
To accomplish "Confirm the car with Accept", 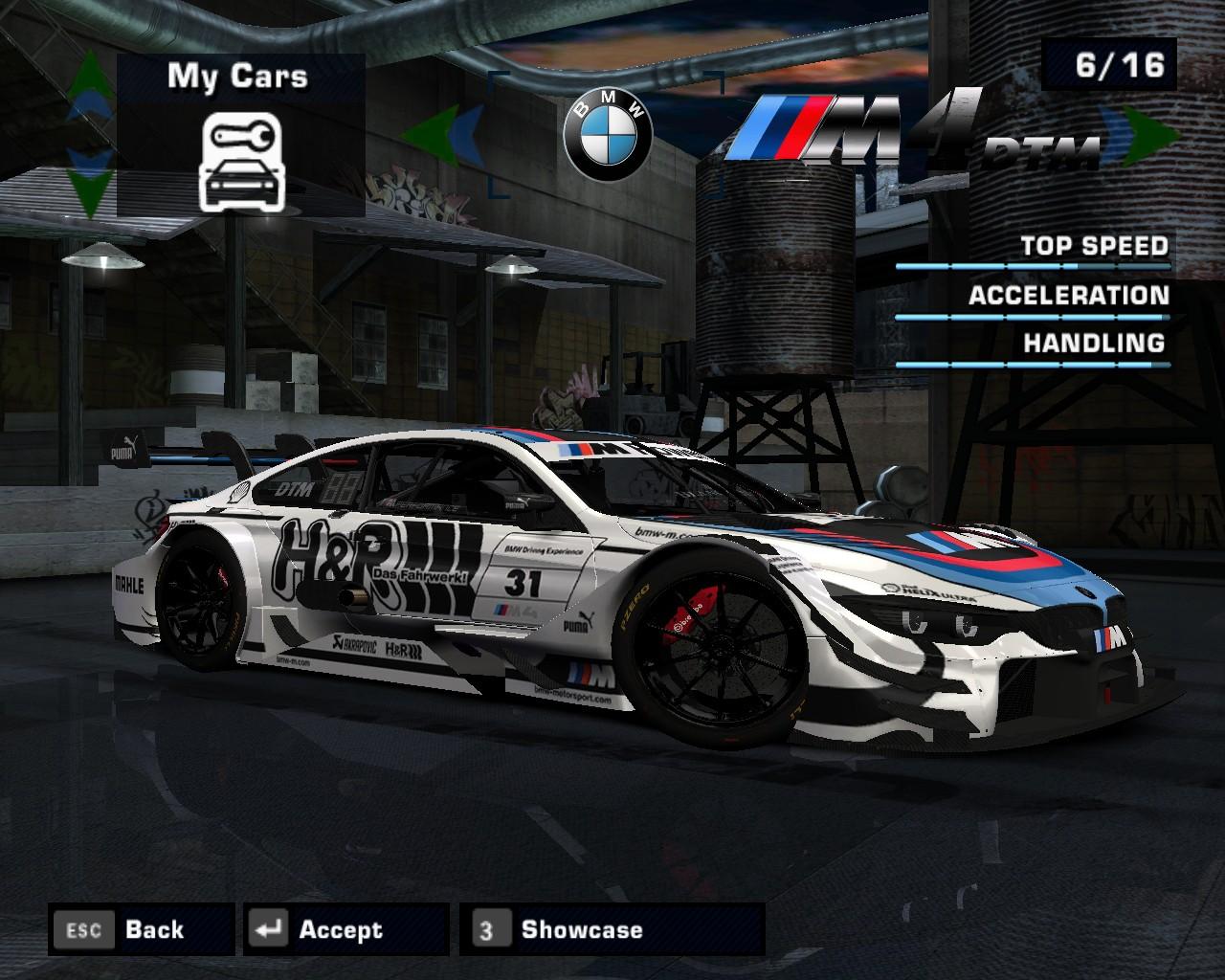I will (345, 929).
